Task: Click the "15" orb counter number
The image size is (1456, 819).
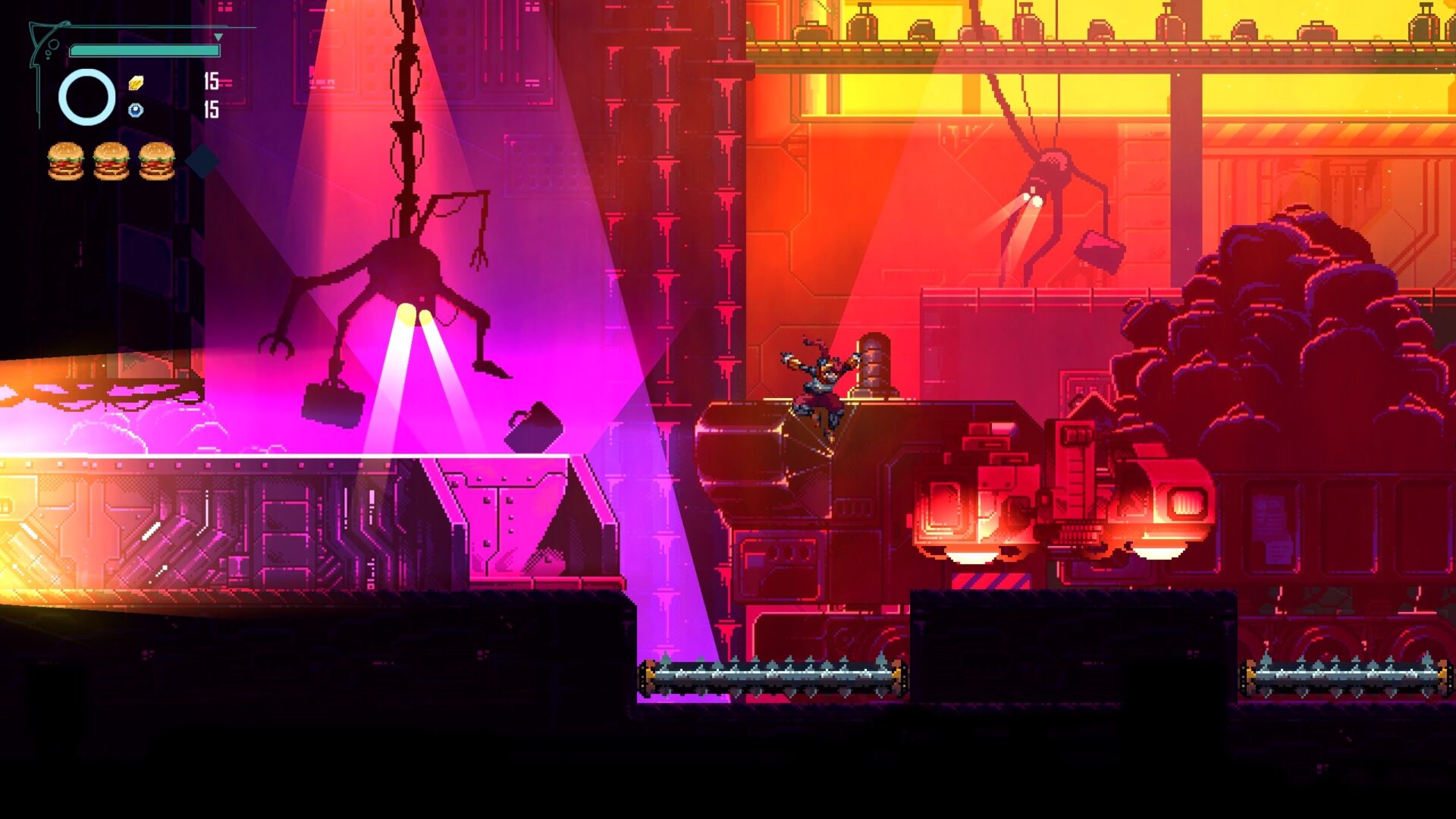Action: tap(210, 108)
